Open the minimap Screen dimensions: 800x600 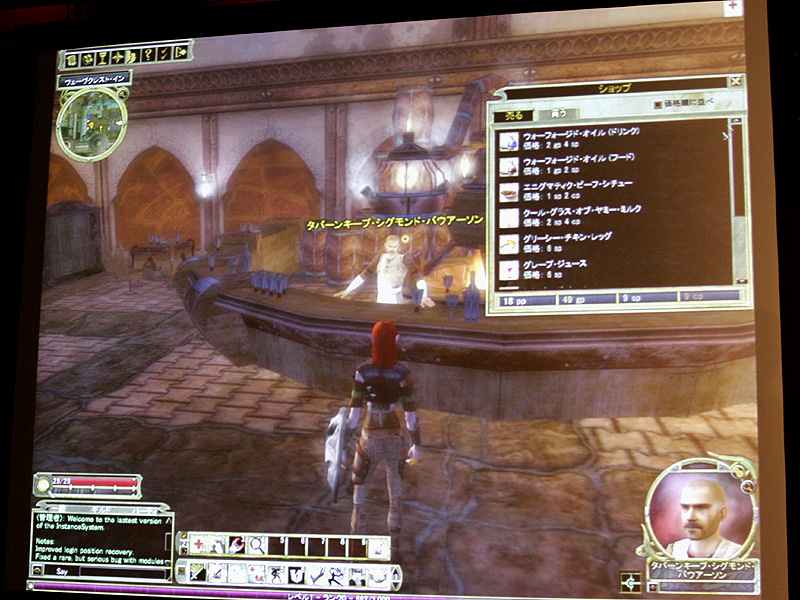click(90, 123)
